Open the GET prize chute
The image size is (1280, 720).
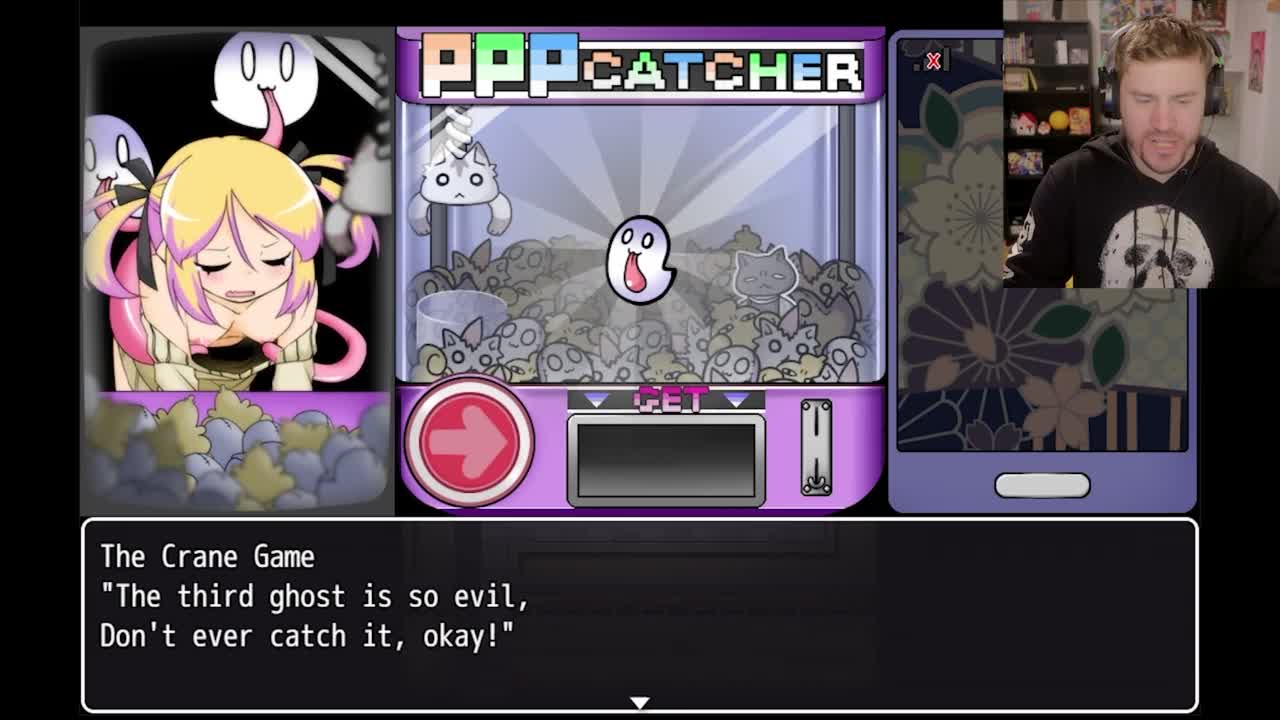[666, 459]
